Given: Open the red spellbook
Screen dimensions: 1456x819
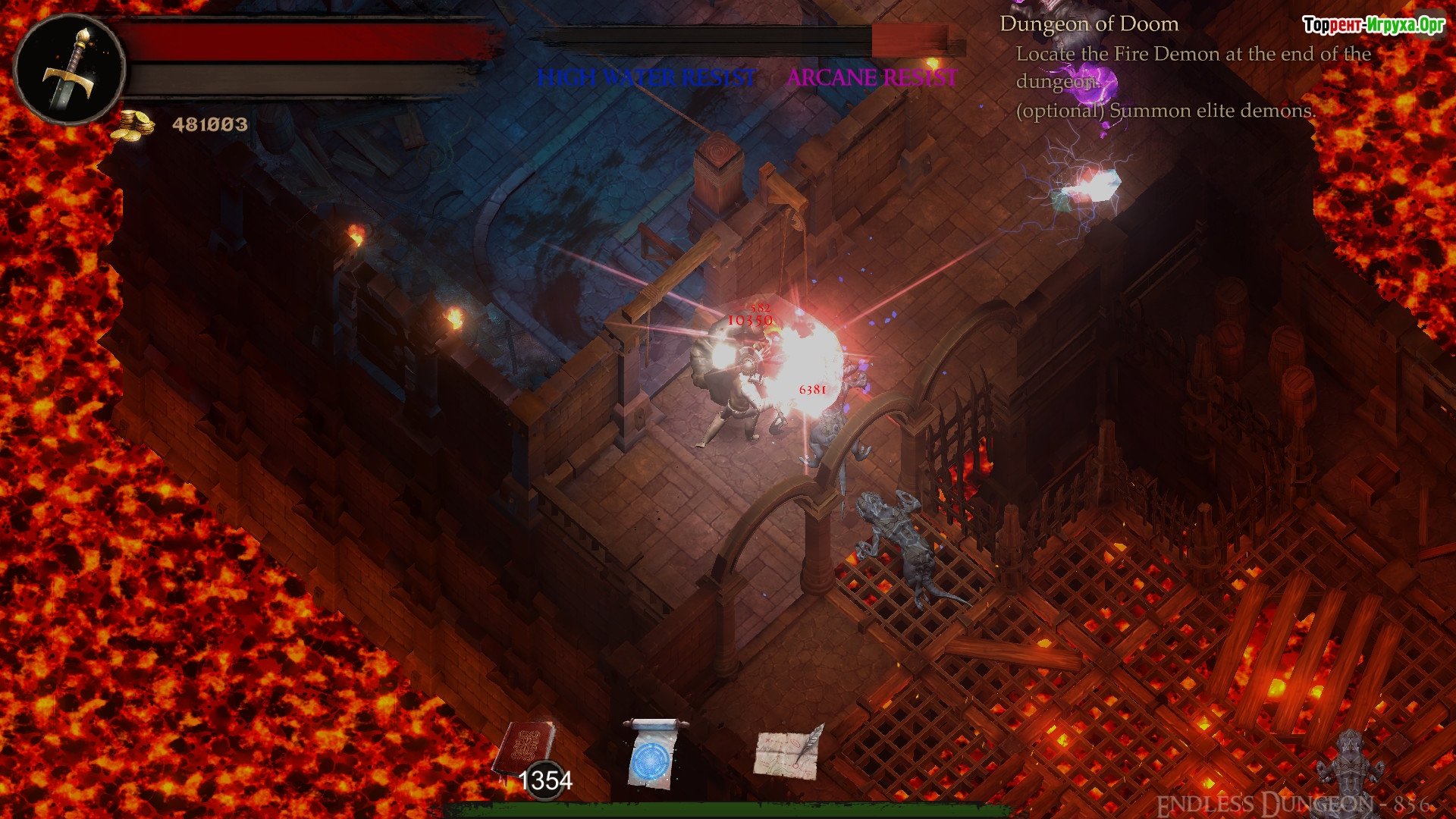Looking at the screenshot, I should point(525,751).
